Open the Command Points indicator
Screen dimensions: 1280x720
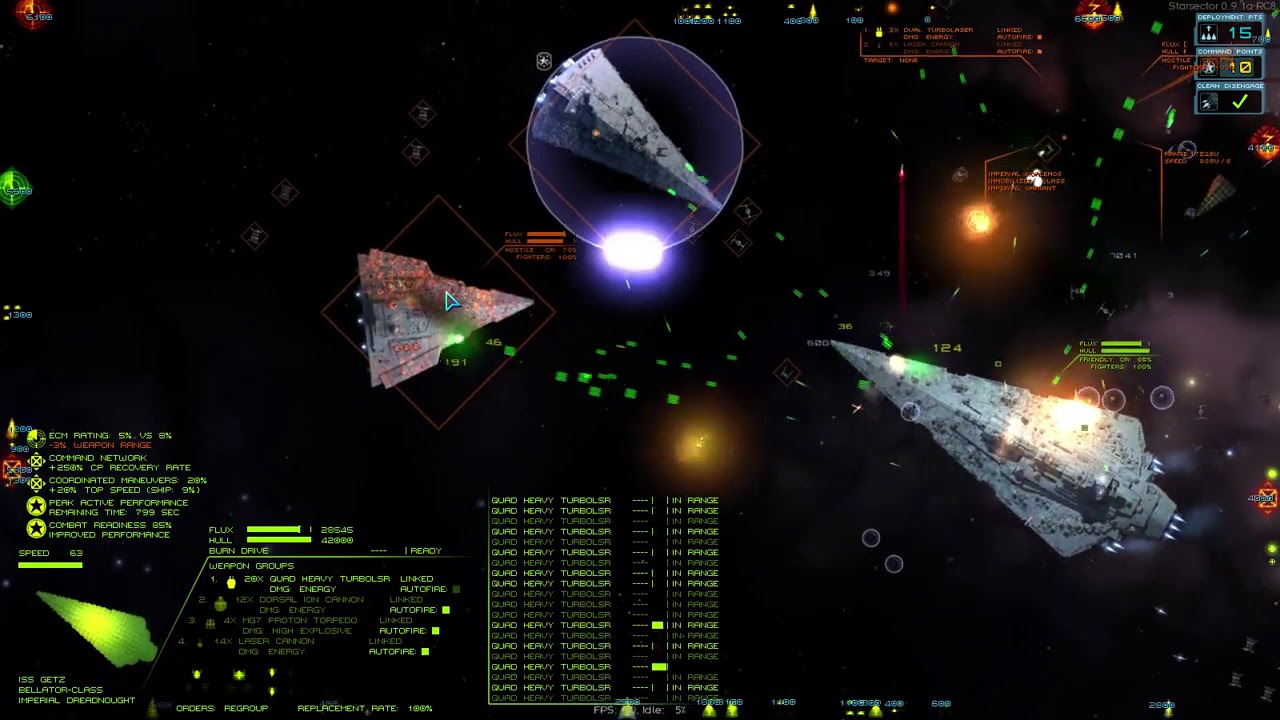pos(1208,68)
